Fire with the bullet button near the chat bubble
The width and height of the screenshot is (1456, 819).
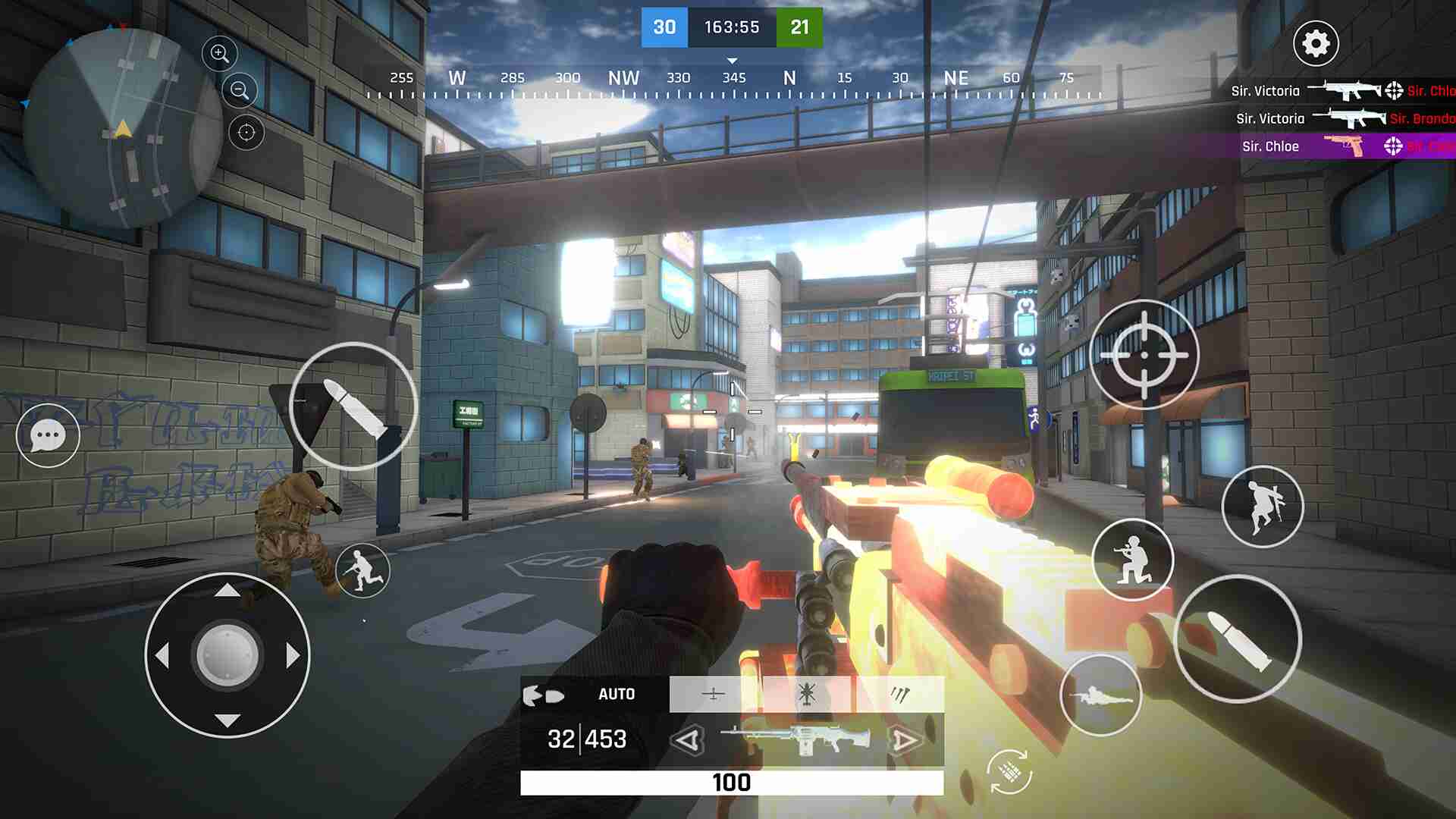pos(353,406)
